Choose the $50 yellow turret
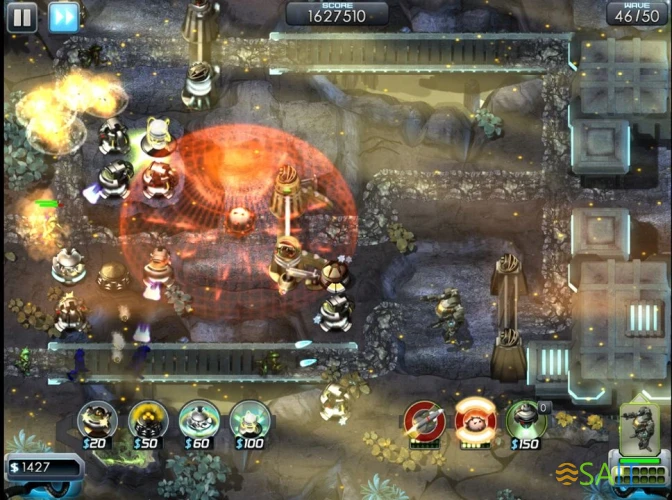The height and width of the screenshot is (500, 672). coord(147,421)
